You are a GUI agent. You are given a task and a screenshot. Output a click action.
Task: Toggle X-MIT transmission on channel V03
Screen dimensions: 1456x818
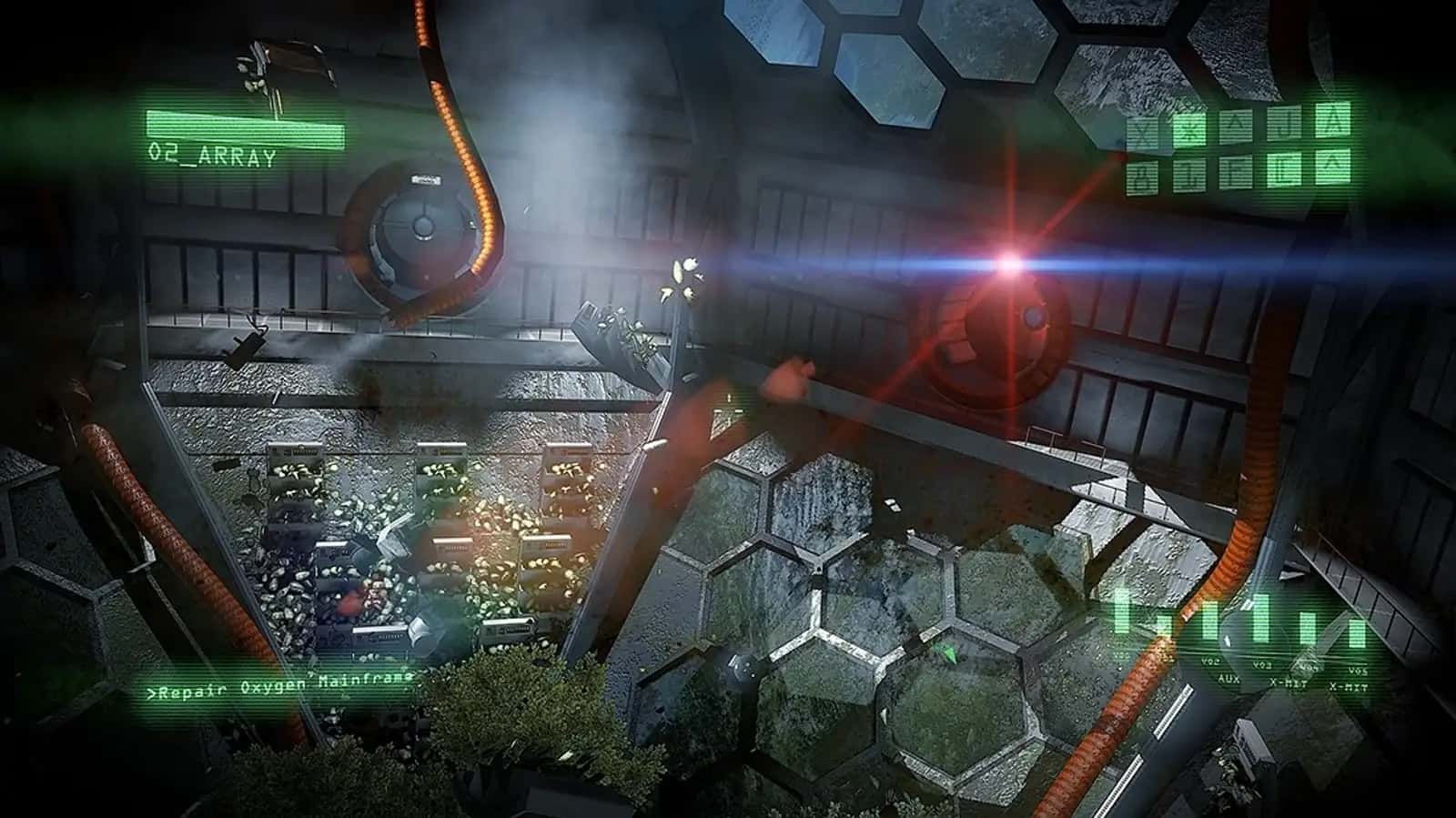[1287, 682]
